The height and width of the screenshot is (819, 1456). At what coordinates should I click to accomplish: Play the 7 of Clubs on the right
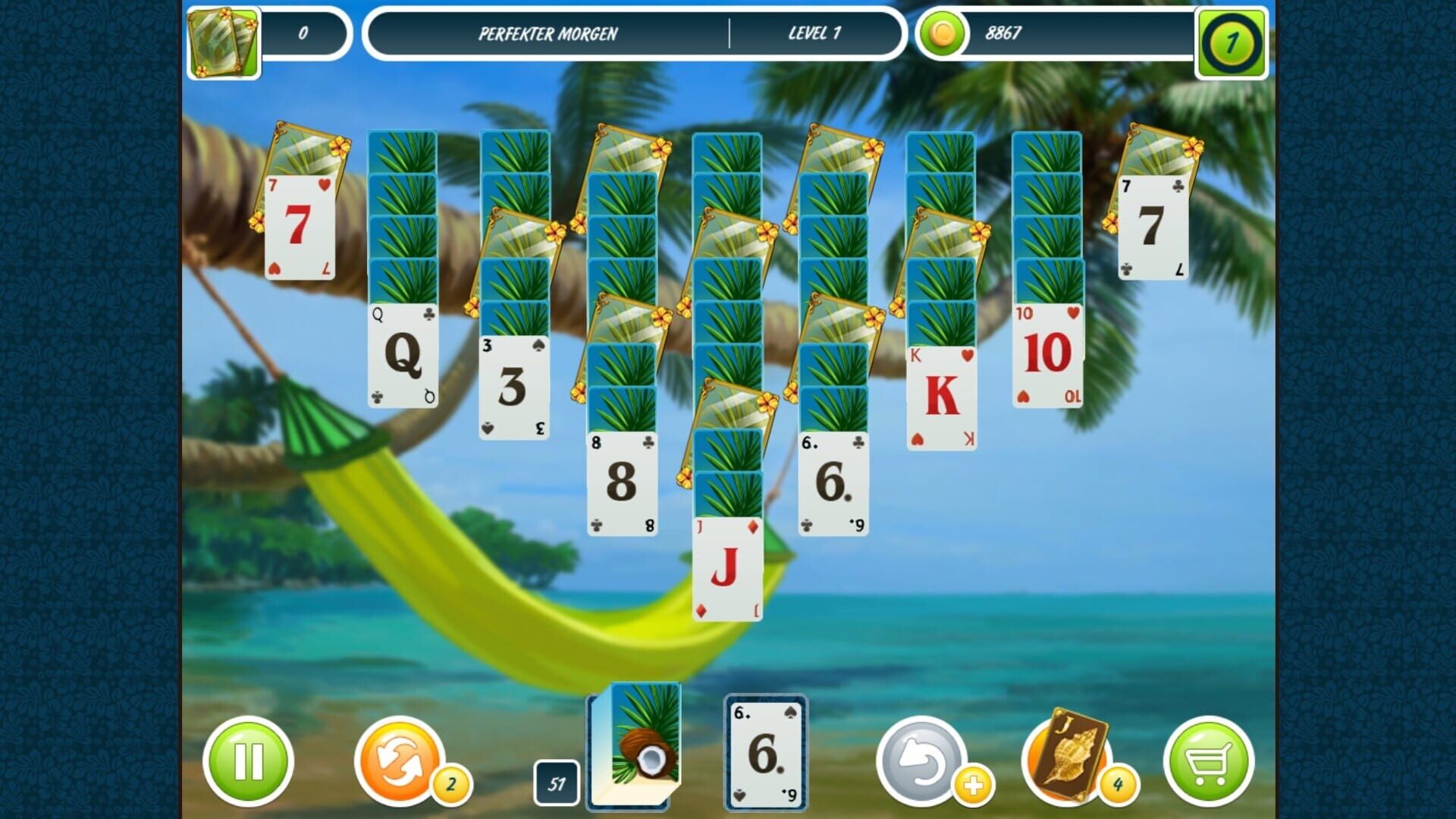tap(1153, 227)
